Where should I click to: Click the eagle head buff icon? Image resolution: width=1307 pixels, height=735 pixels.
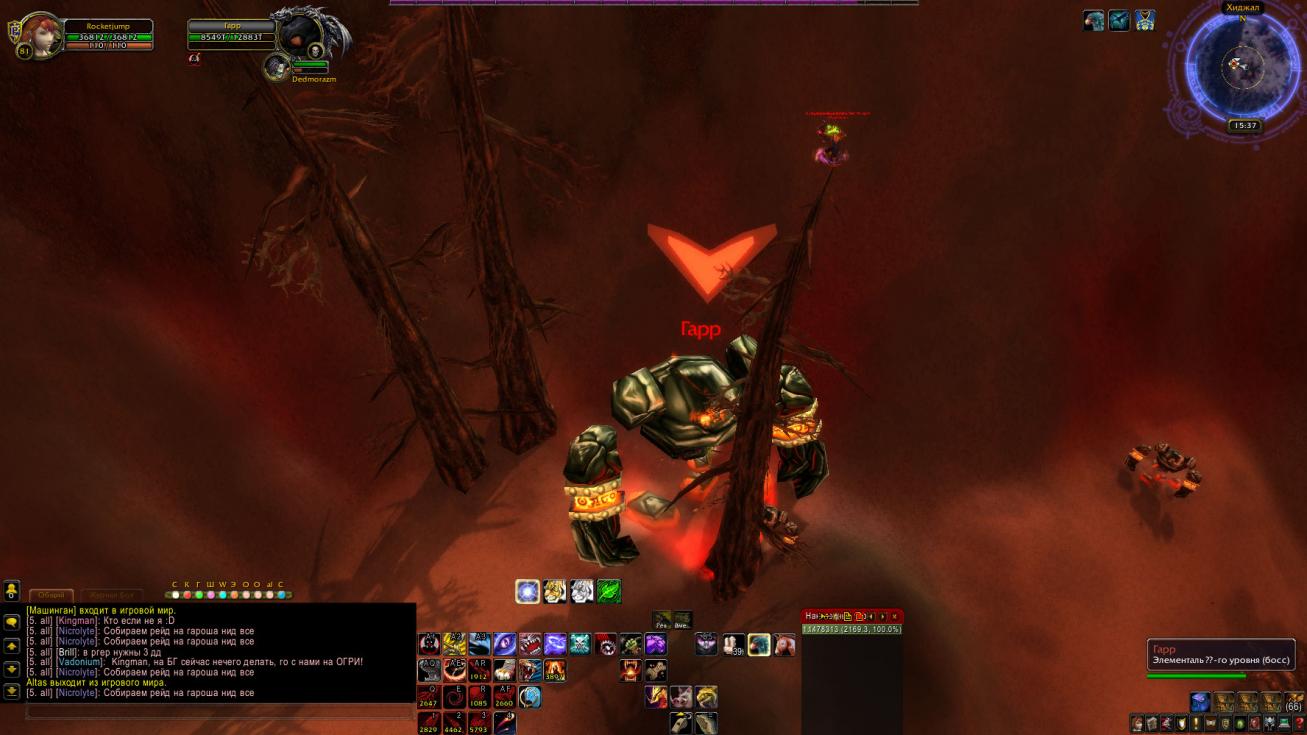[x=1093, y=20]
